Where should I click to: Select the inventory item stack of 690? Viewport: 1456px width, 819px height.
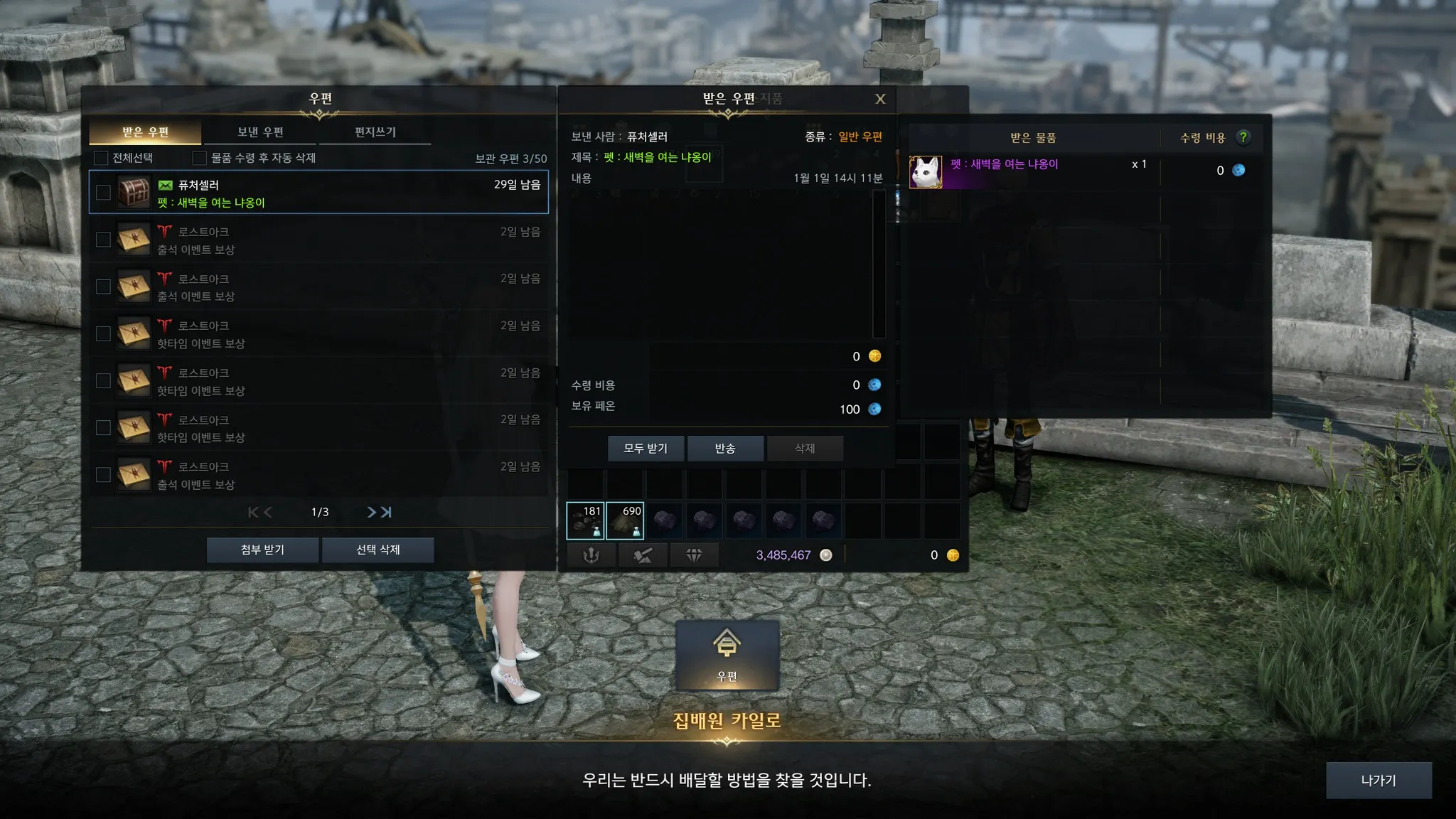coord(625,520)
